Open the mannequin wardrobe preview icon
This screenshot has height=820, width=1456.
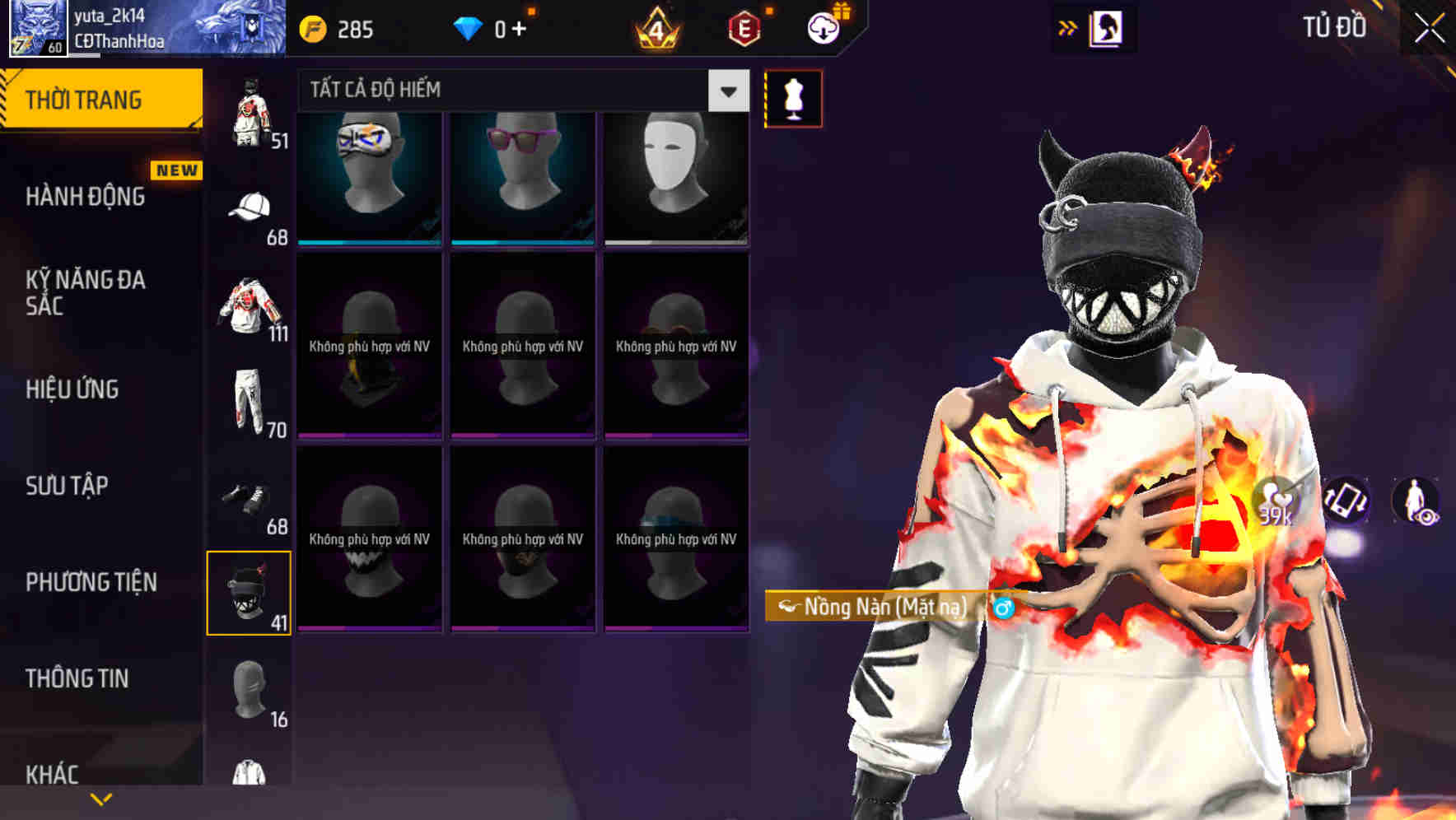tap(793, 98)
